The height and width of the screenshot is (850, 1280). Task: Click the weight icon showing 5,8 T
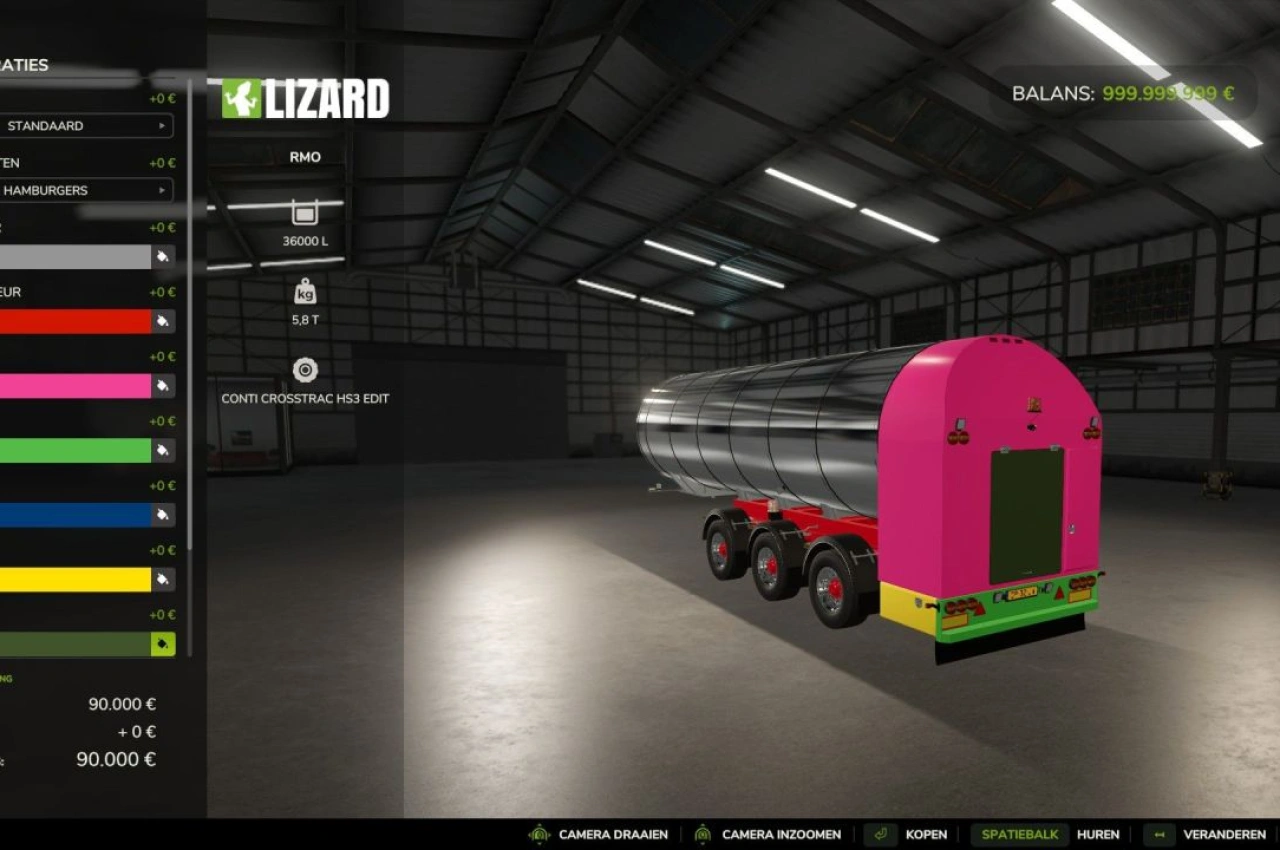pyautogui.click(x=303, y=291)
